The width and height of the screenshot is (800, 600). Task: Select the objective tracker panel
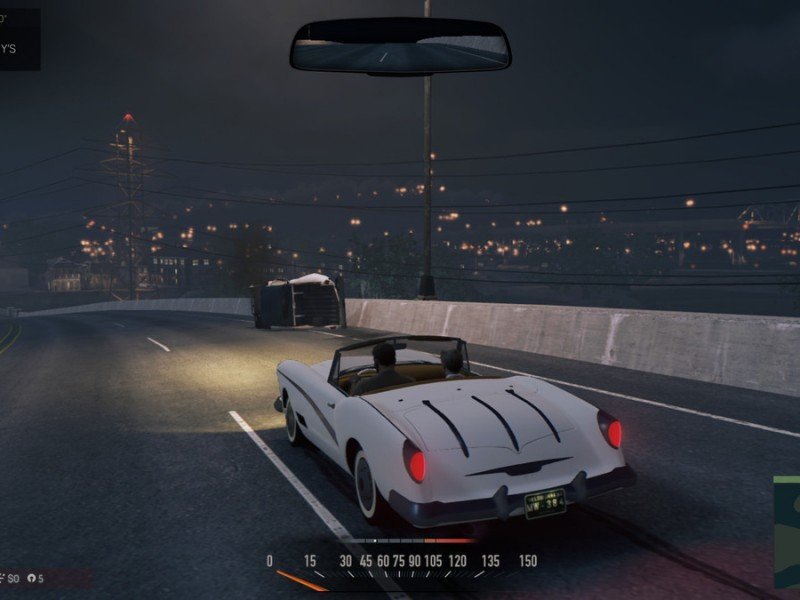click(x=20, y=39)
